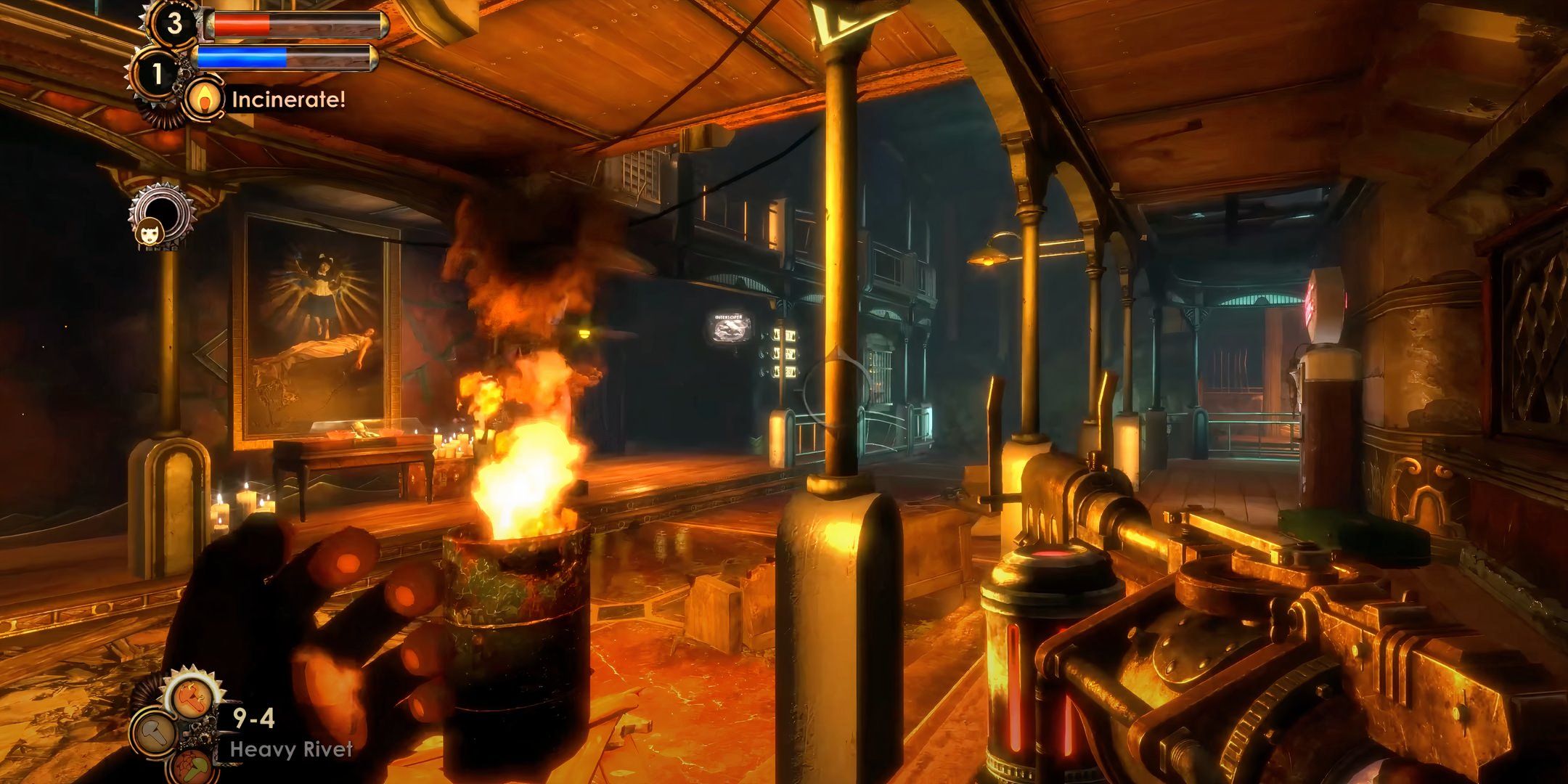Click the Little Sister face indicator

(153, 229)
